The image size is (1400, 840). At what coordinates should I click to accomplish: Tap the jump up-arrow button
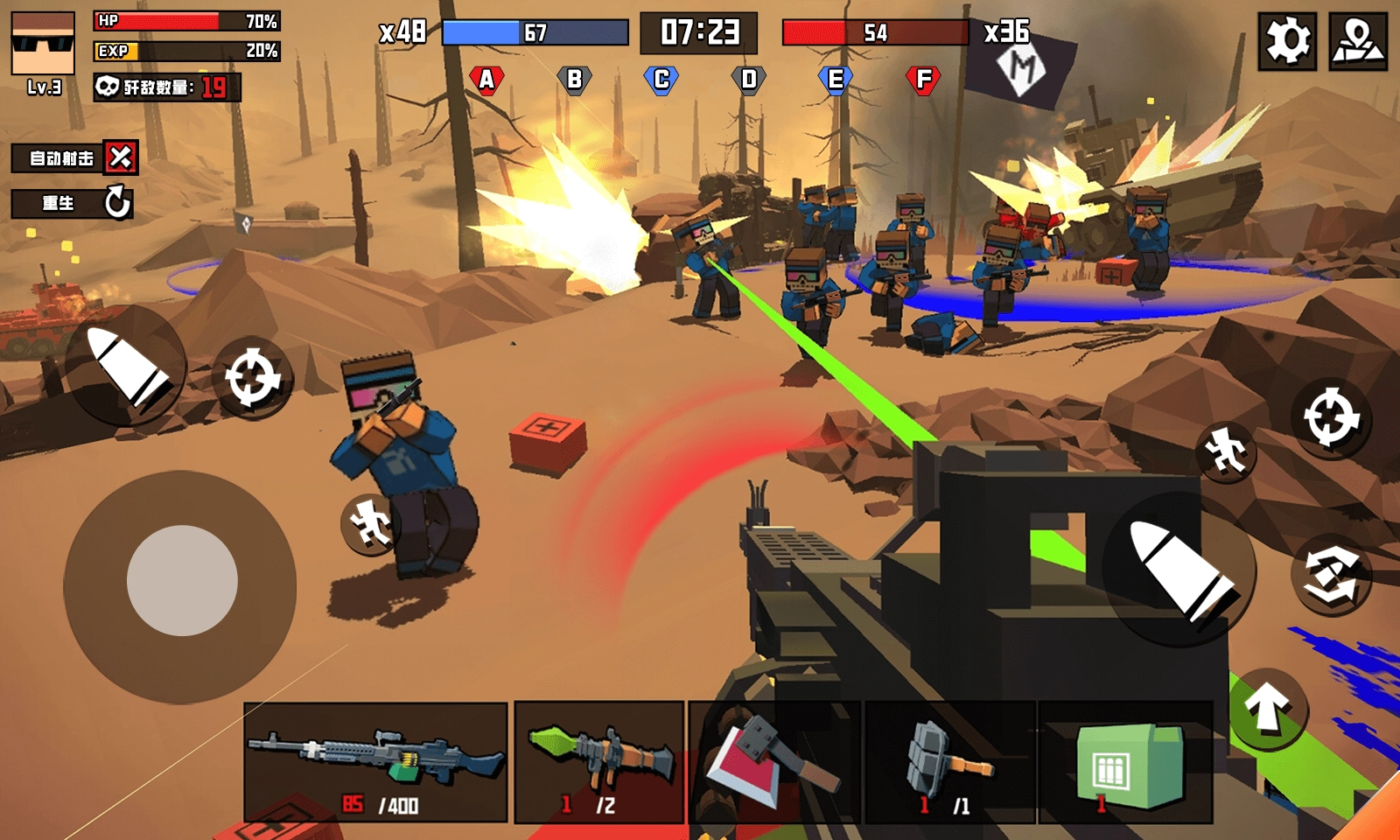coord(1268,708)
